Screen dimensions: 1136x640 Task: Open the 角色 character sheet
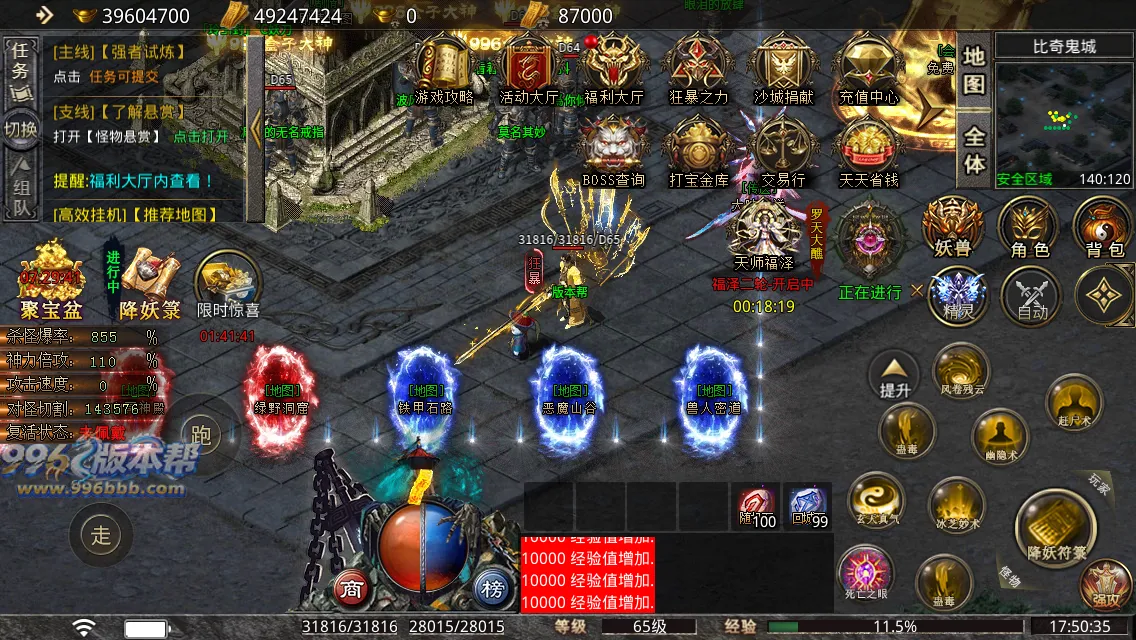pyautogui.click(x=1029, y=225)
